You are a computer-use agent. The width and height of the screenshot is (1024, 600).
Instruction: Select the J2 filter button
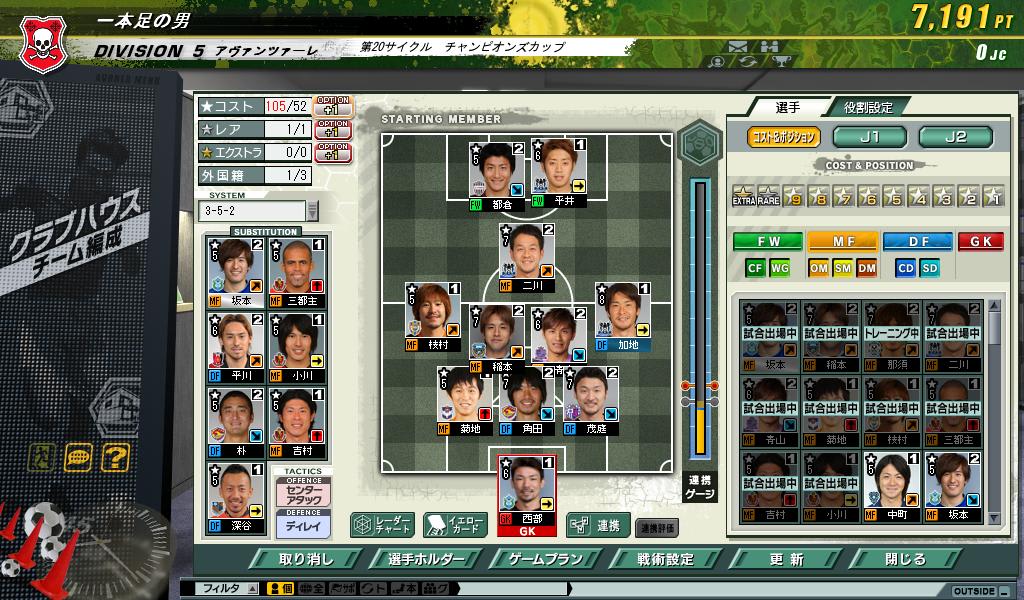tap(955, 137)
